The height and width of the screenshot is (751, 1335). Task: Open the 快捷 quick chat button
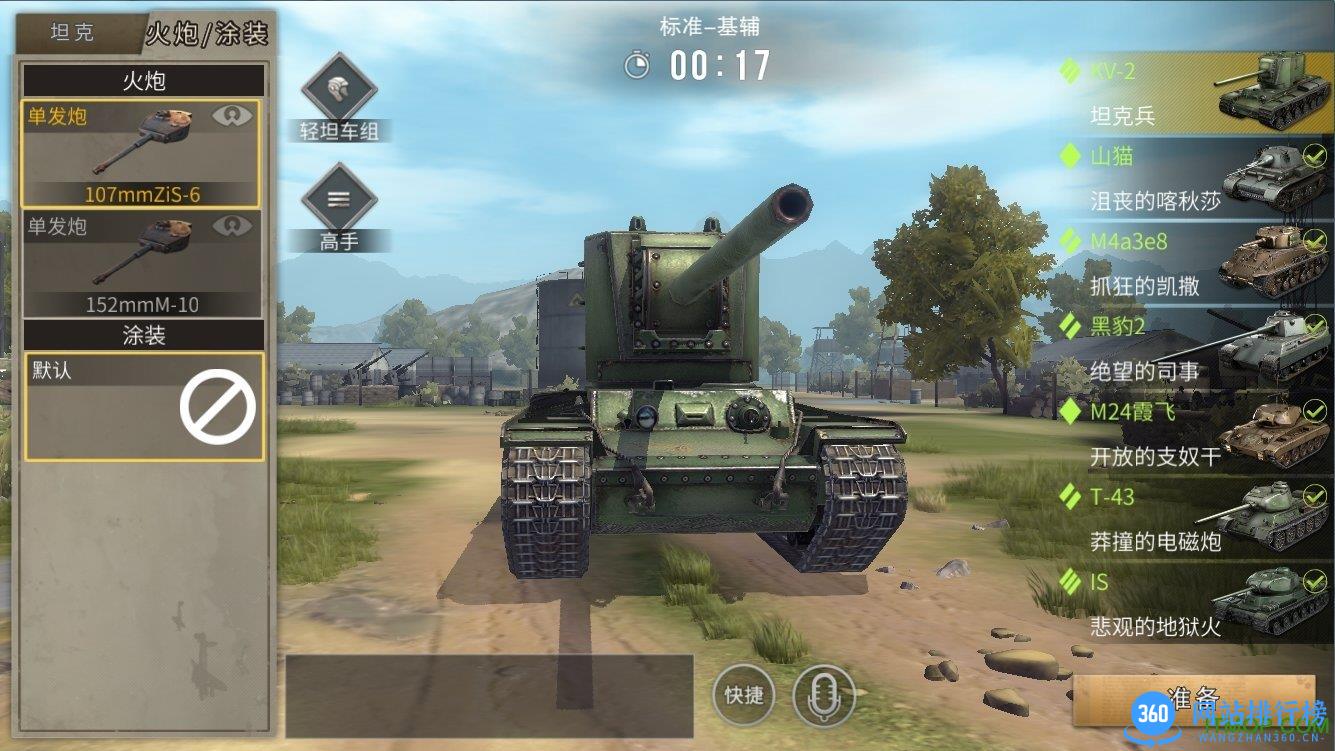744,695
